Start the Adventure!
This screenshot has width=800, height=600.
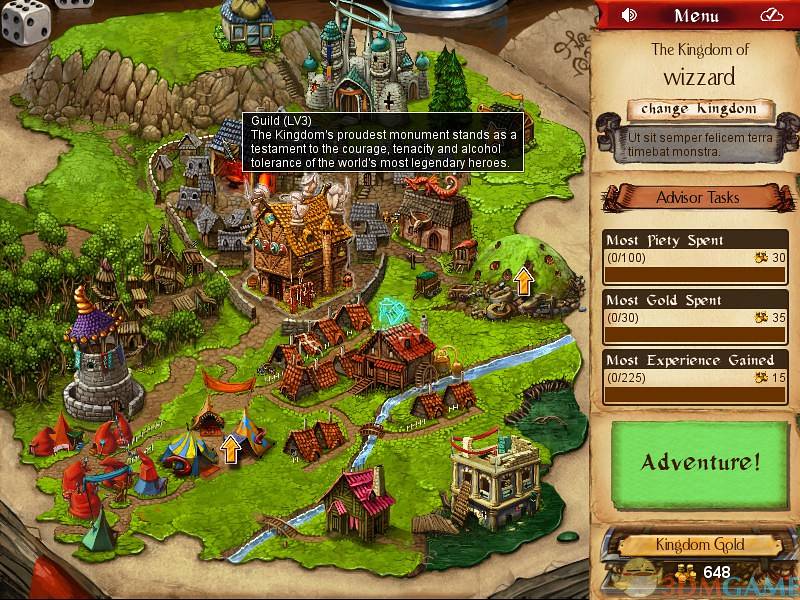pyautogui.click(x=700, y=462)
